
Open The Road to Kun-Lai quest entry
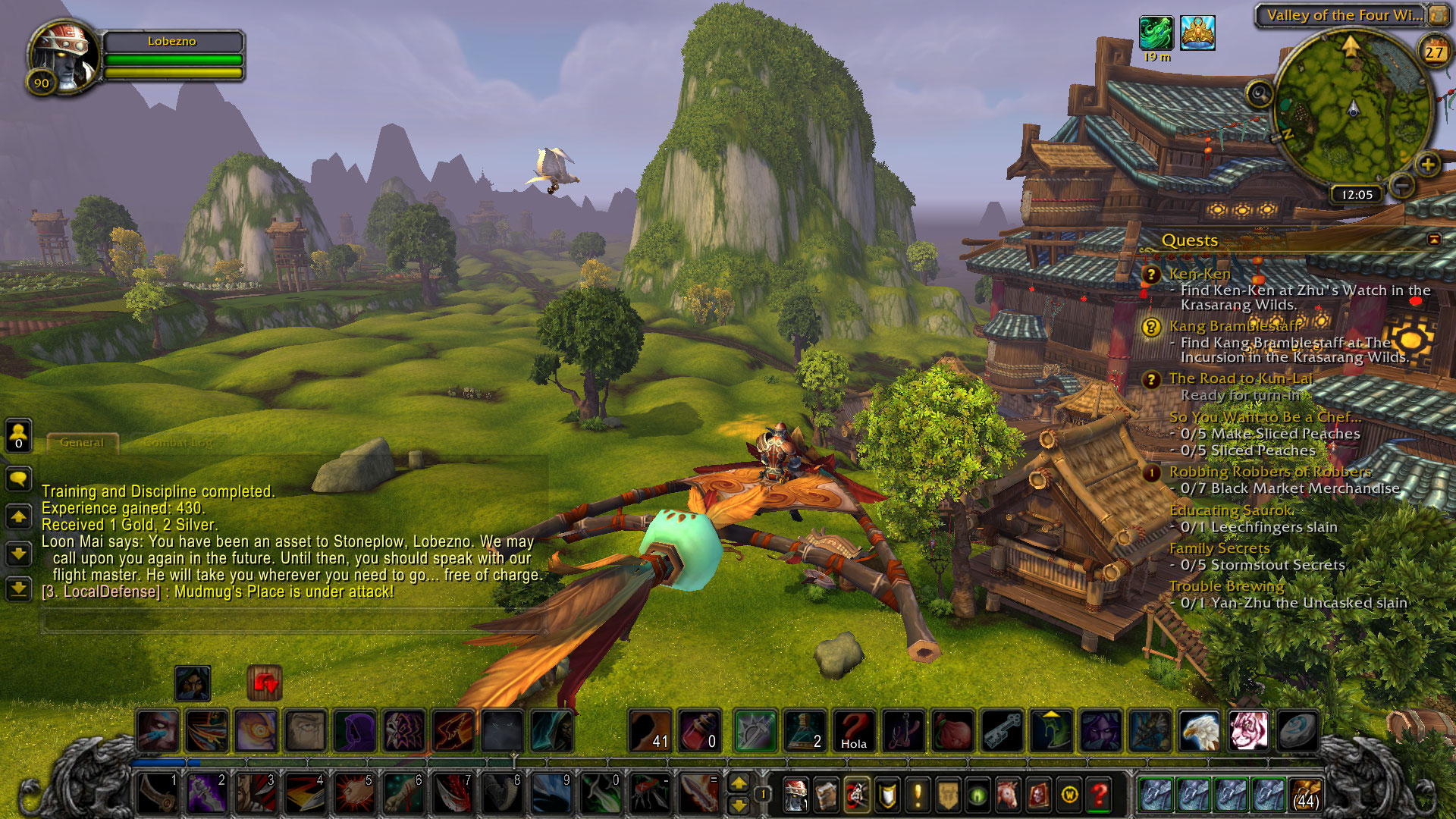click(1241, 378)
